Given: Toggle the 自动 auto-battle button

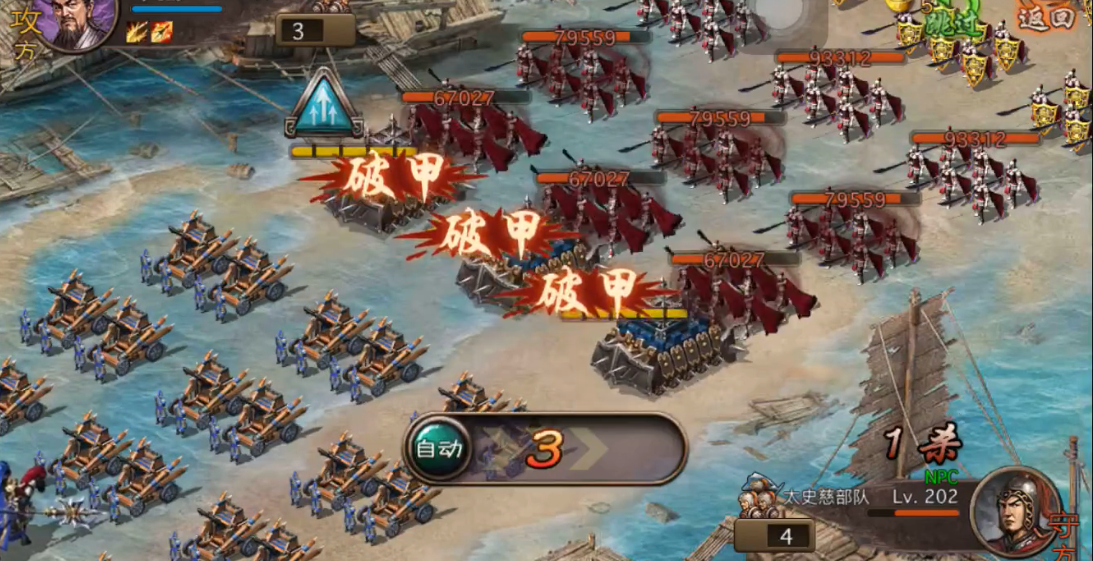Looking at the screenshot, I should [x=440, y=449].
